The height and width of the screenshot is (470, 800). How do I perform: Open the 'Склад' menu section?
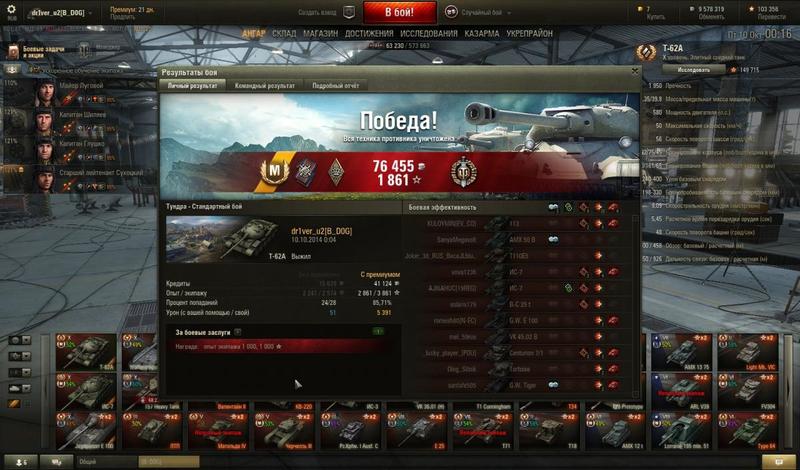pos(282,33)
